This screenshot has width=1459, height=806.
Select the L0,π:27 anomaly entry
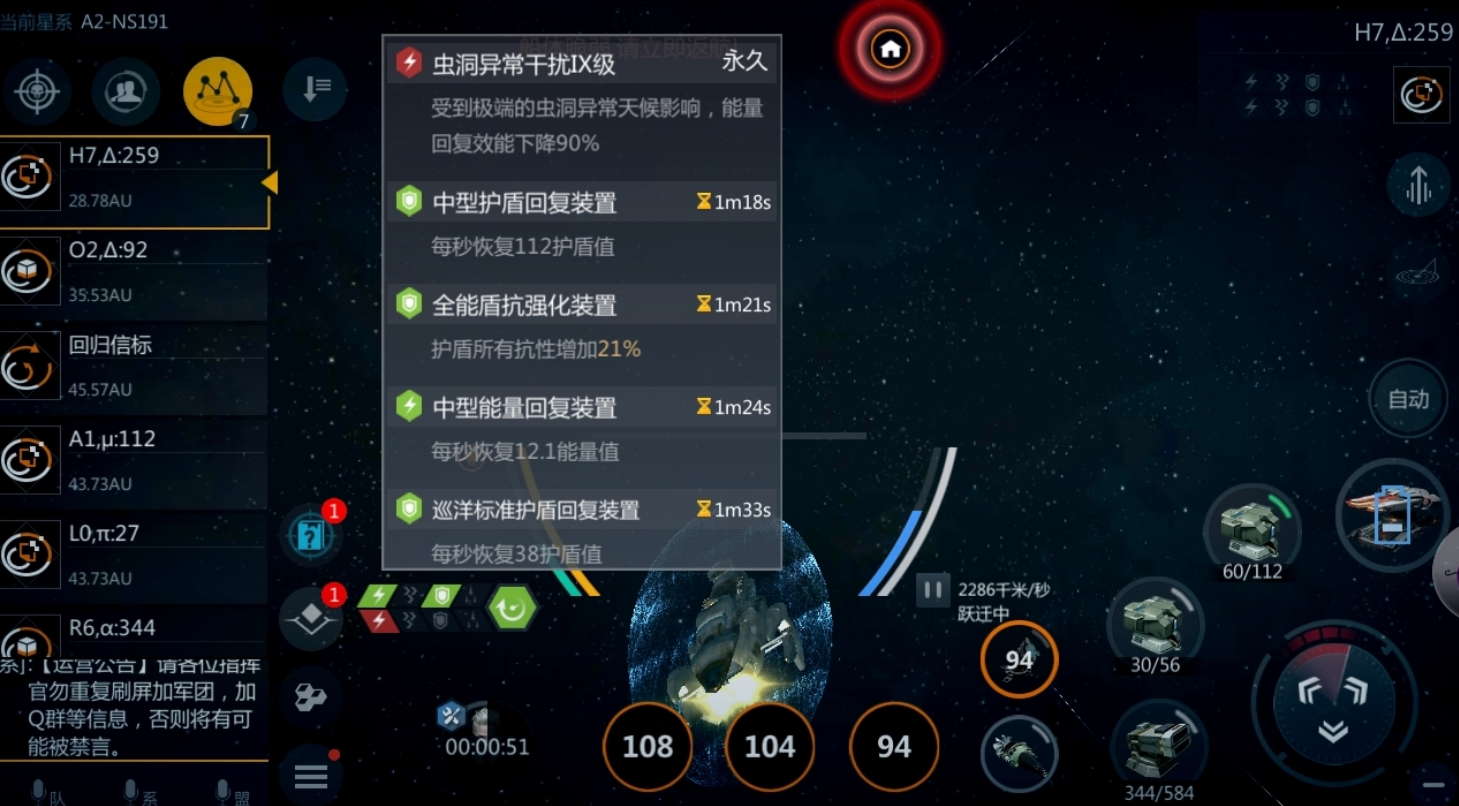tap(135, 555)
